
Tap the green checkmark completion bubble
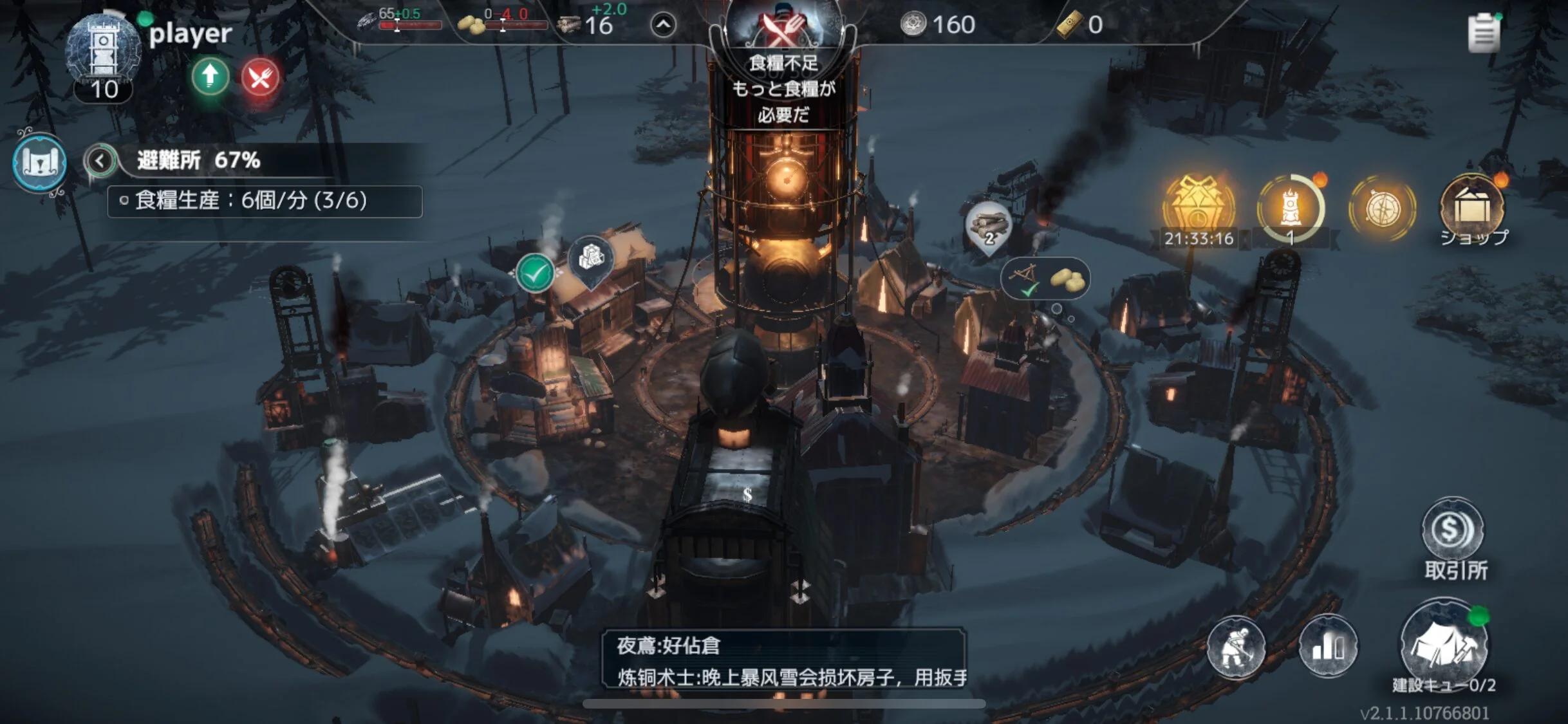click(x=535, y=274)
